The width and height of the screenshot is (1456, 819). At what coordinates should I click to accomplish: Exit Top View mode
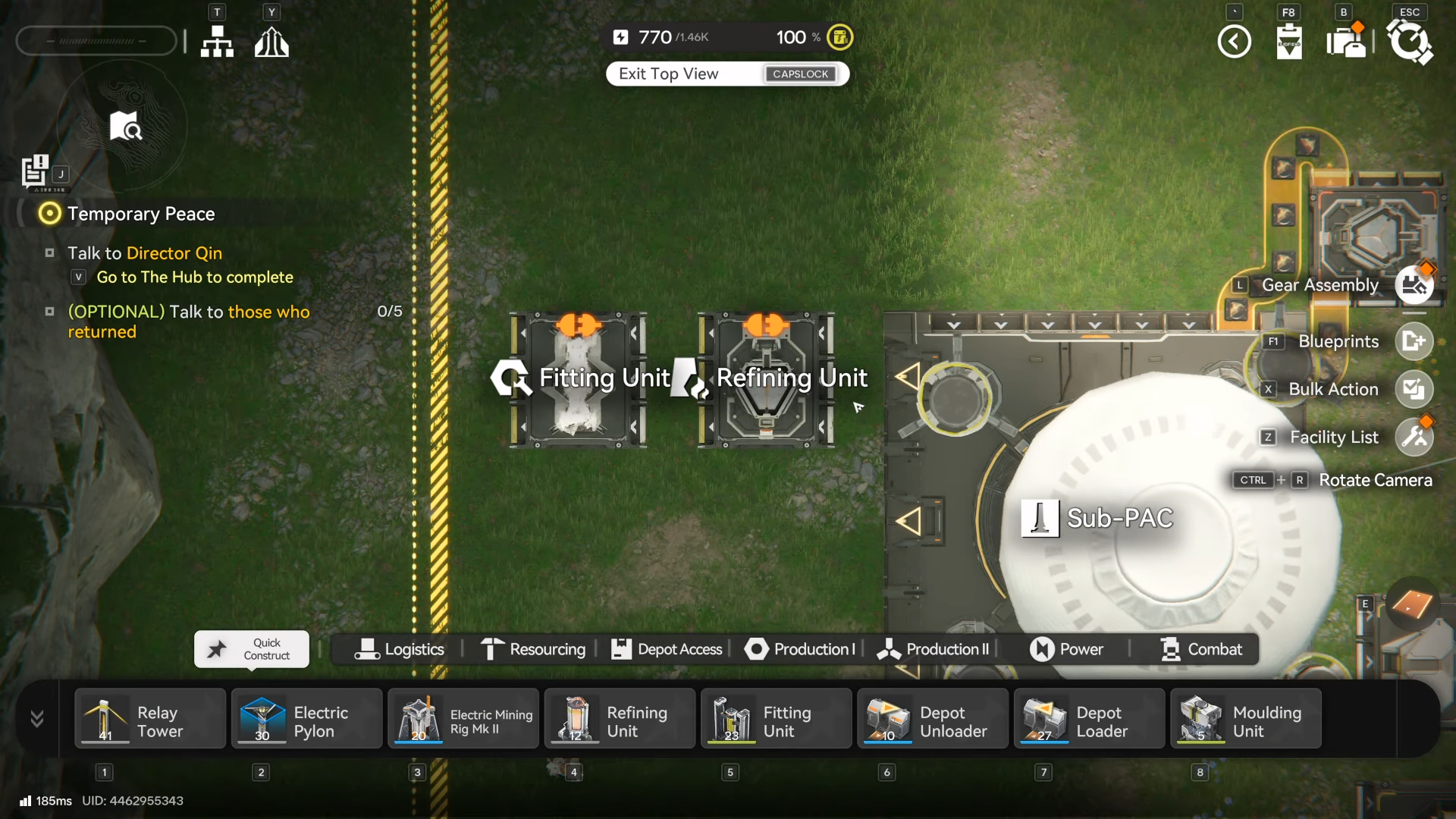point(726,74)
